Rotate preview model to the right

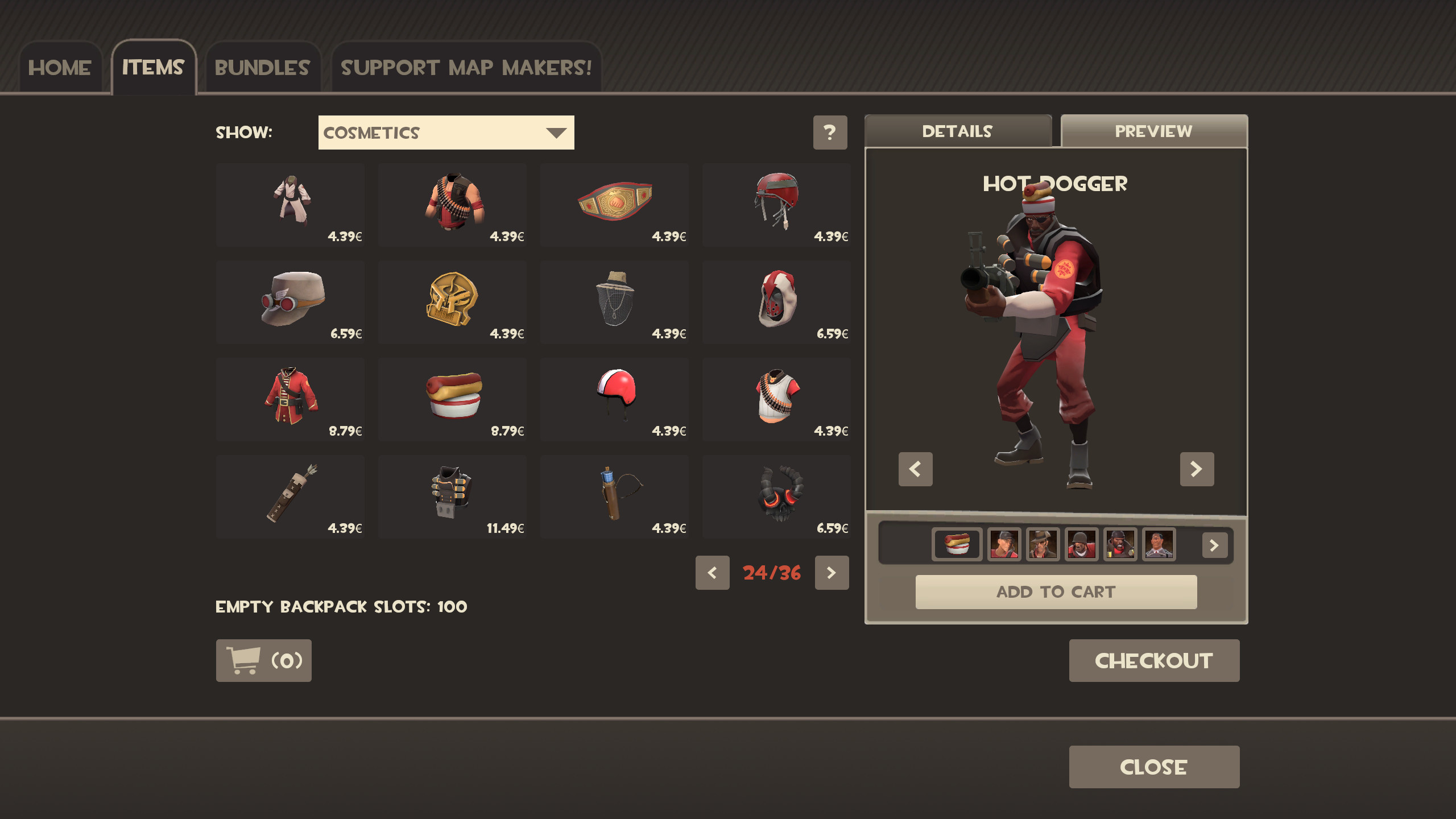click(1197, 469)
